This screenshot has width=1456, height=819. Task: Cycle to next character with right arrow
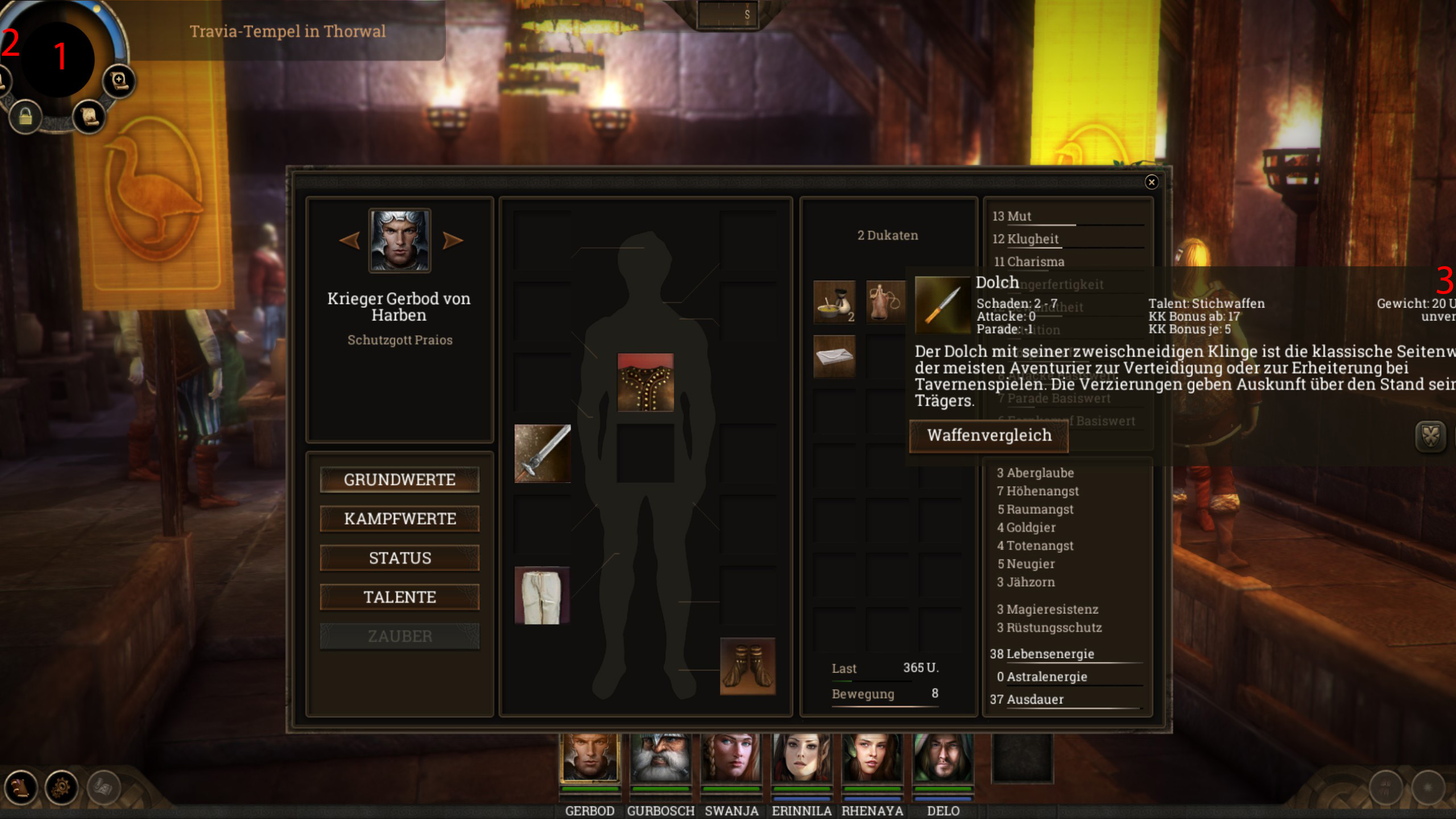point(453,241)
